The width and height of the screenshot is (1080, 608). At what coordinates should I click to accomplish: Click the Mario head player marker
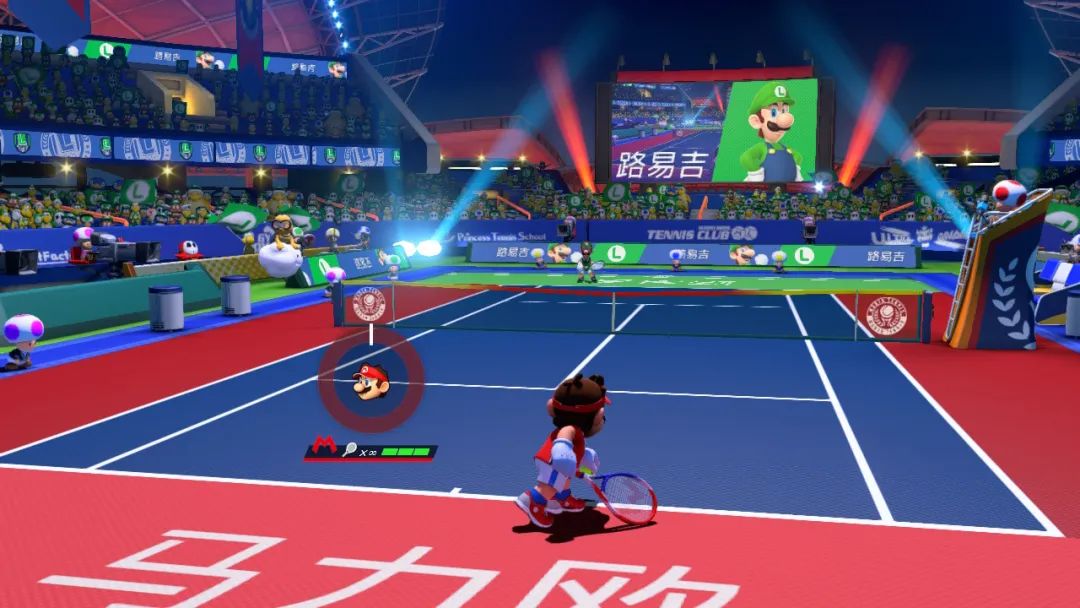pos(370,380)
